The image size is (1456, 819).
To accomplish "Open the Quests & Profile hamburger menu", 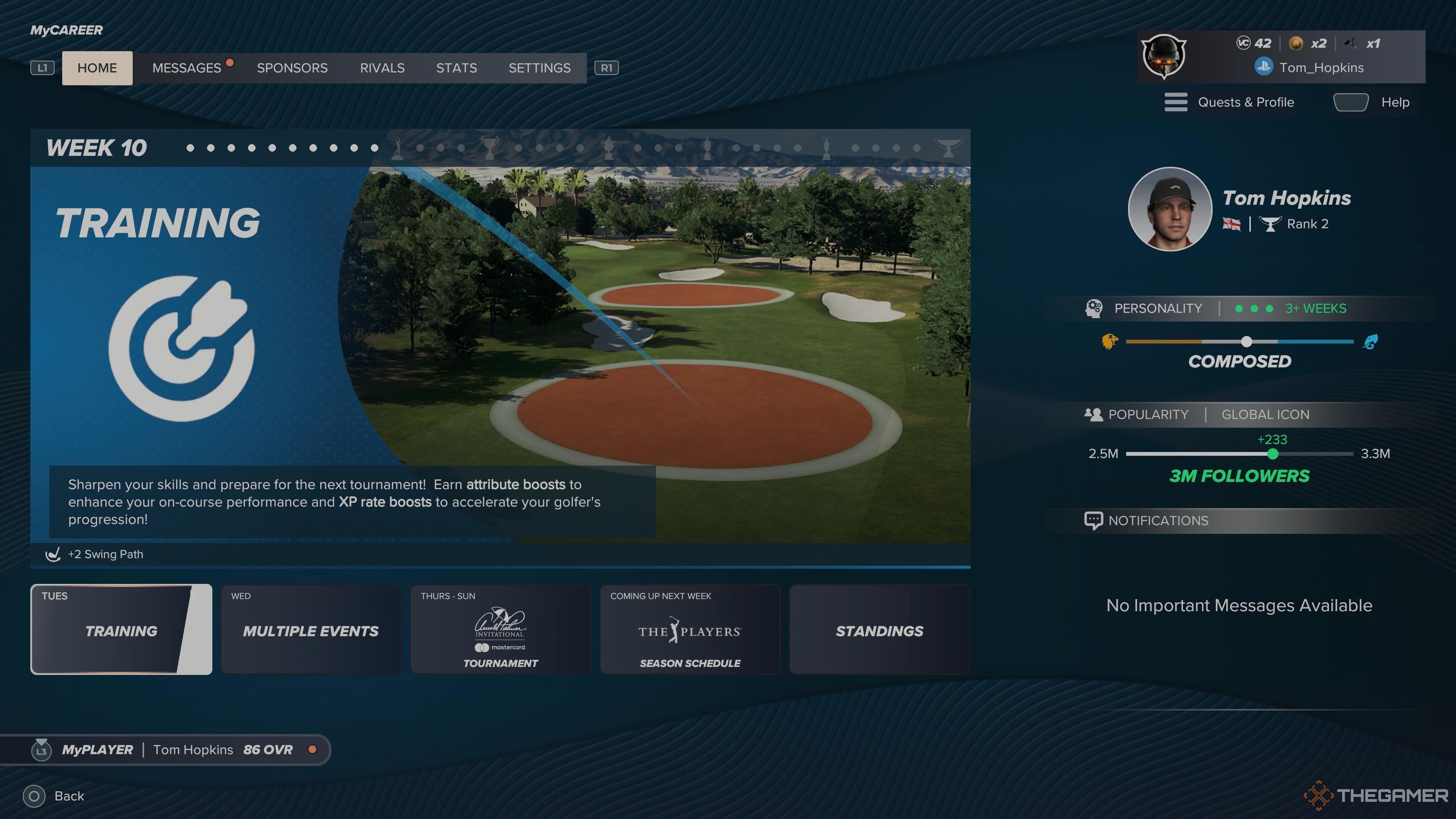I will point(1176,102).
